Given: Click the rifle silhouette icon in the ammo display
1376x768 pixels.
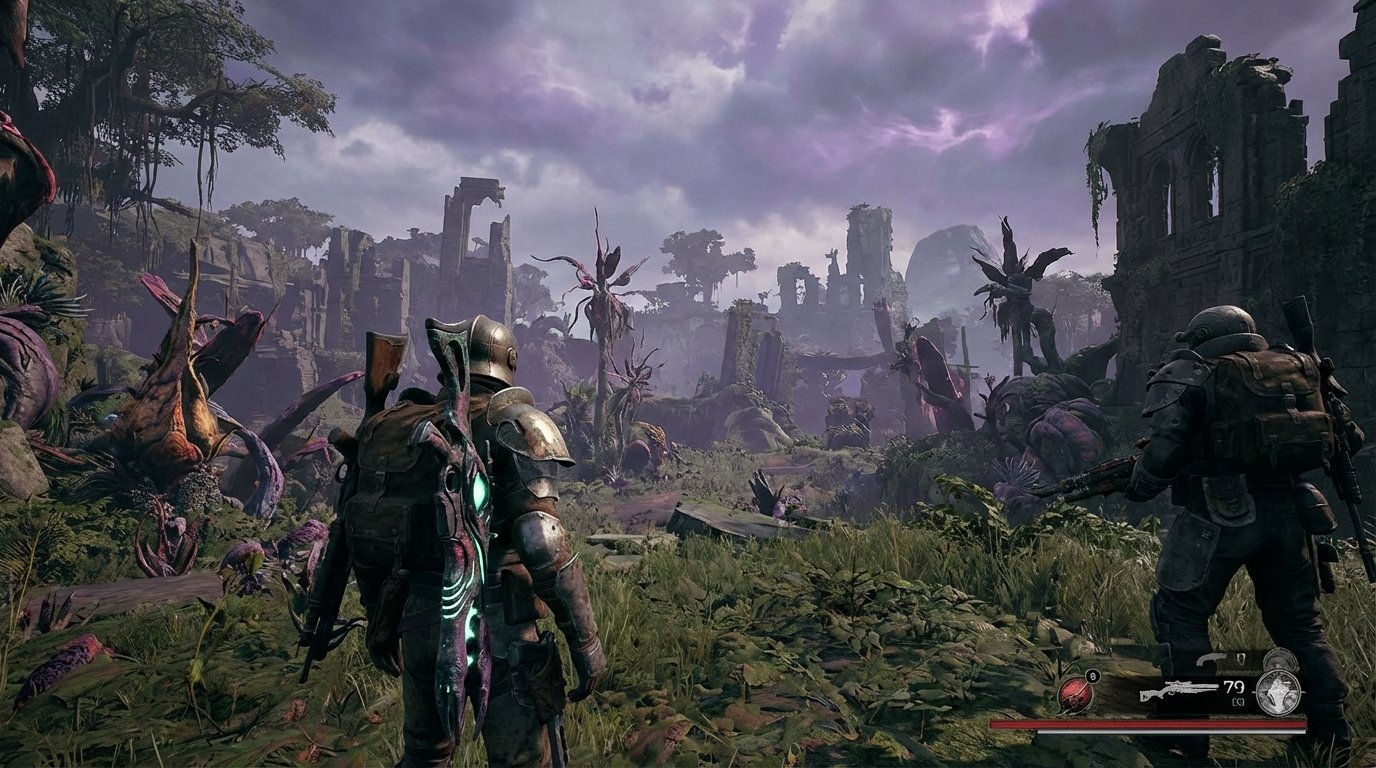Looking at the screenshot, I should 1180,690.
